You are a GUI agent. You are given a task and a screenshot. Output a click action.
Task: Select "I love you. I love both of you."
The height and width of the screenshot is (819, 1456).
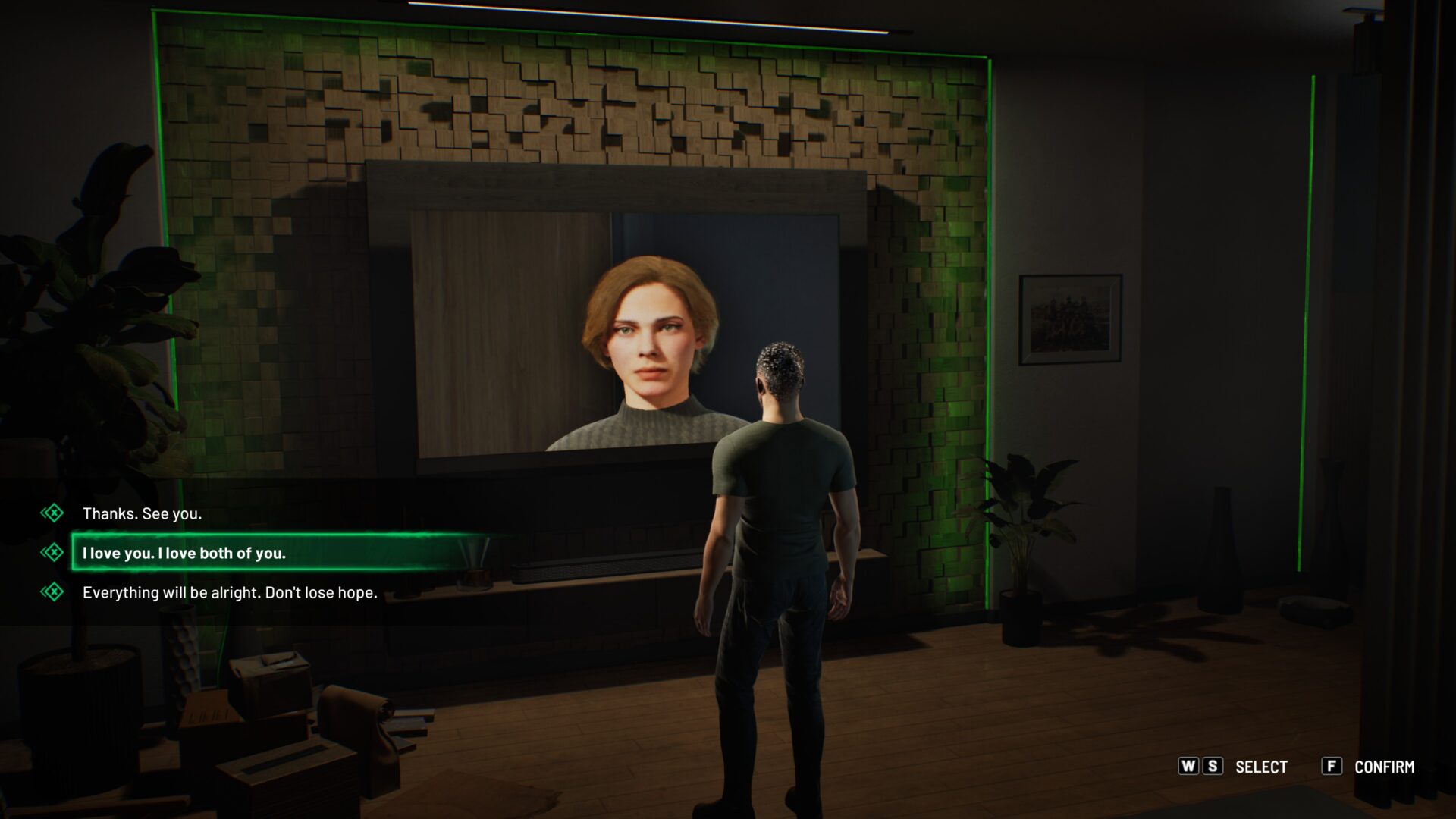pos(184,553)
